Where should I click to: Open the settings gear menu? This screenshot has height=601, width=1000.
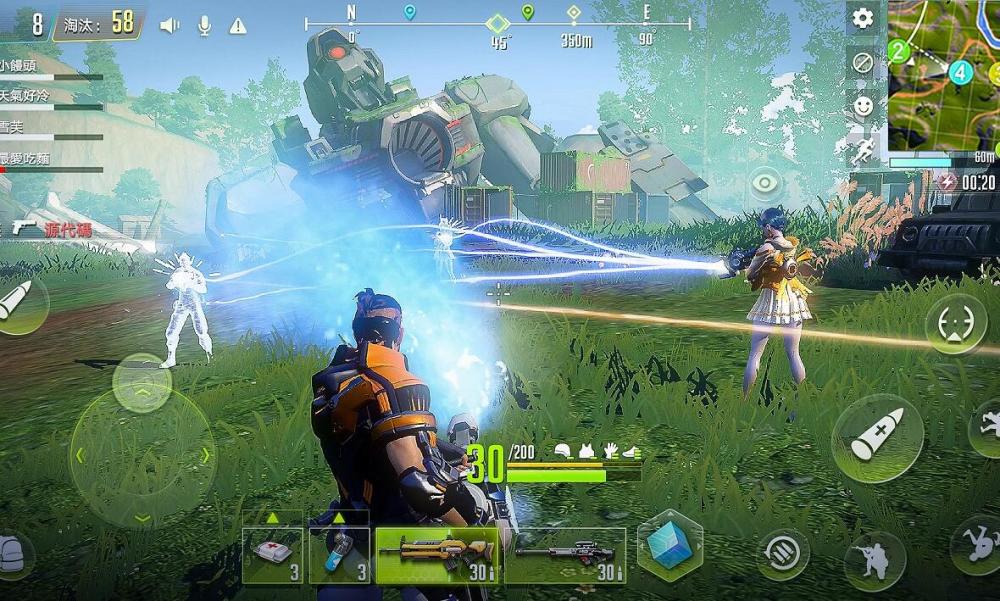(862, 18)
